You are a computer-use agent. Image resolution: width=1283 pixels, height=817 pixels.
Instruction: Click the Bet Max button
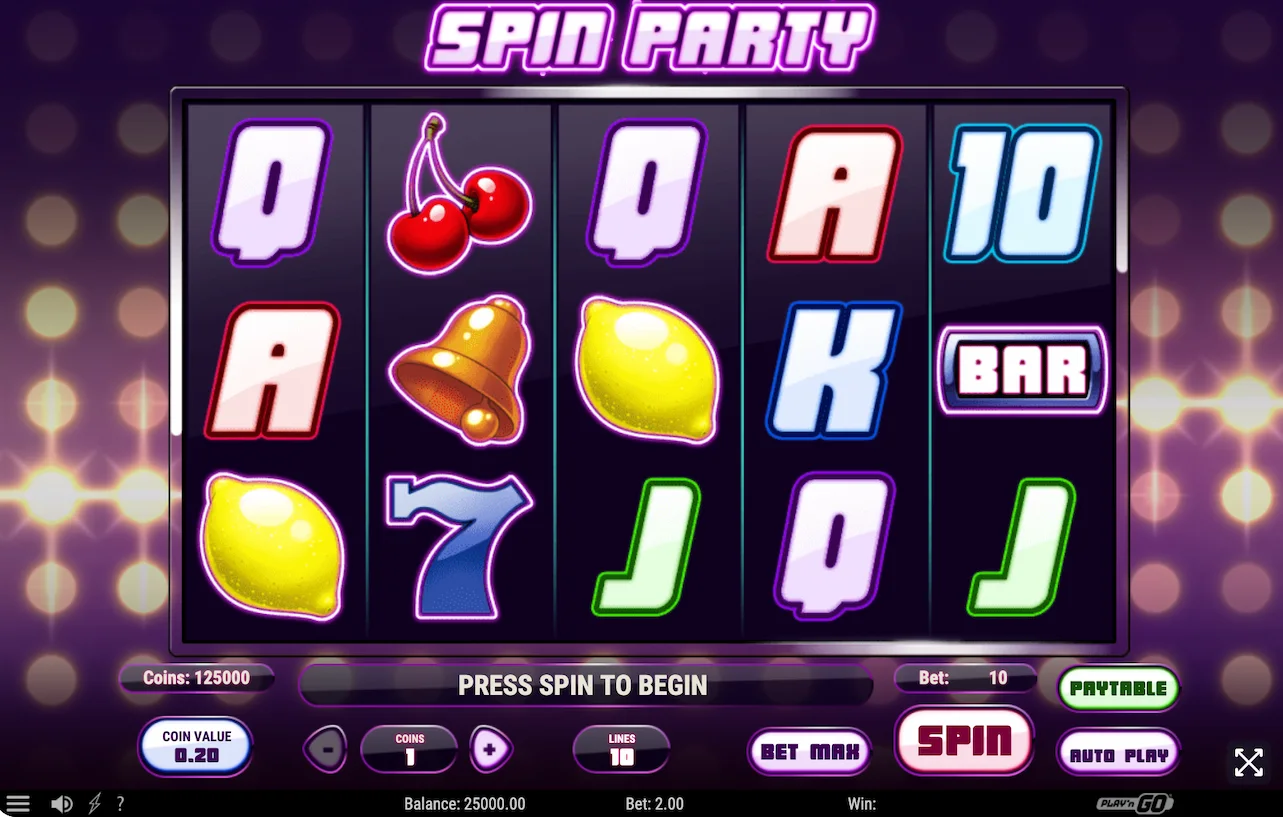click(809, 752)
